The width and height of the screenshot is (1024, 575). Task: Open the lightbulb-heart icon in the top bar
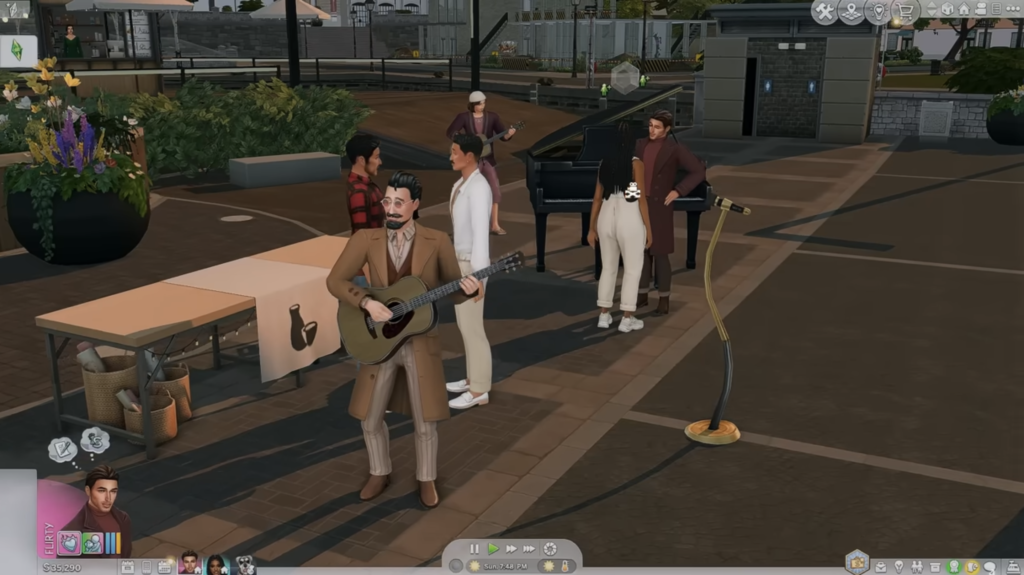pyautogui.click(x=878, y=12)
